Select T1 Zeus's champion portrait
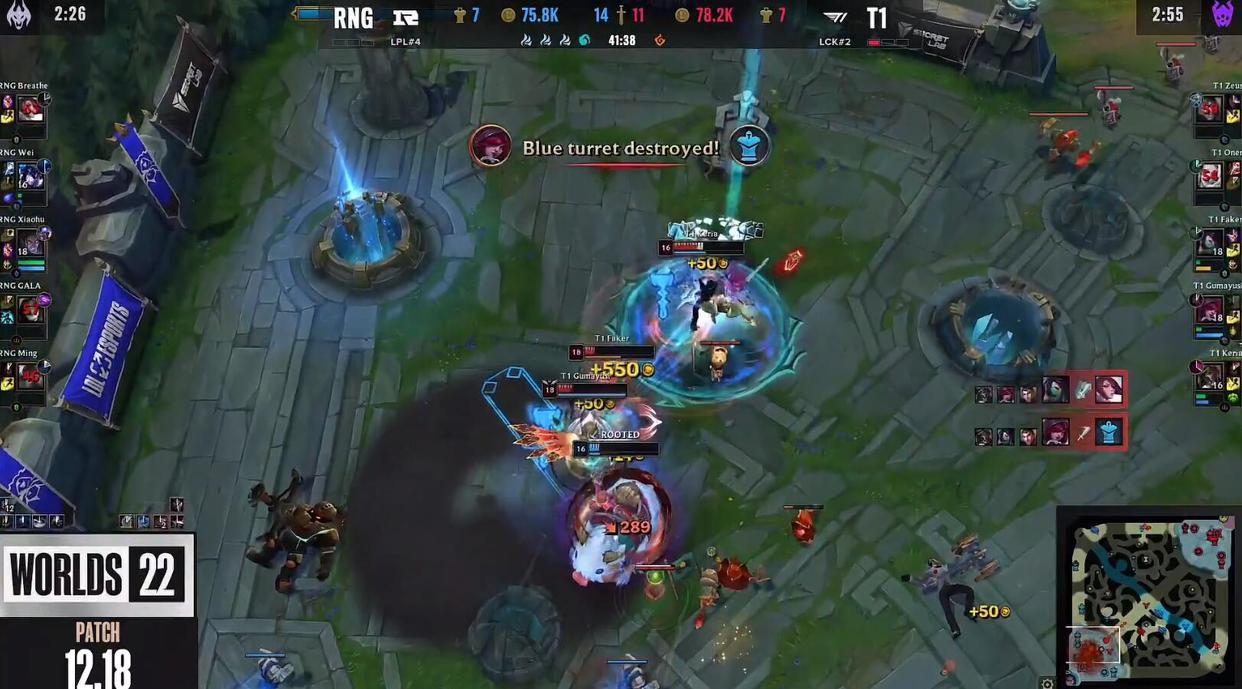The height and width of the screenshot is (689, 1242). 1210,109
